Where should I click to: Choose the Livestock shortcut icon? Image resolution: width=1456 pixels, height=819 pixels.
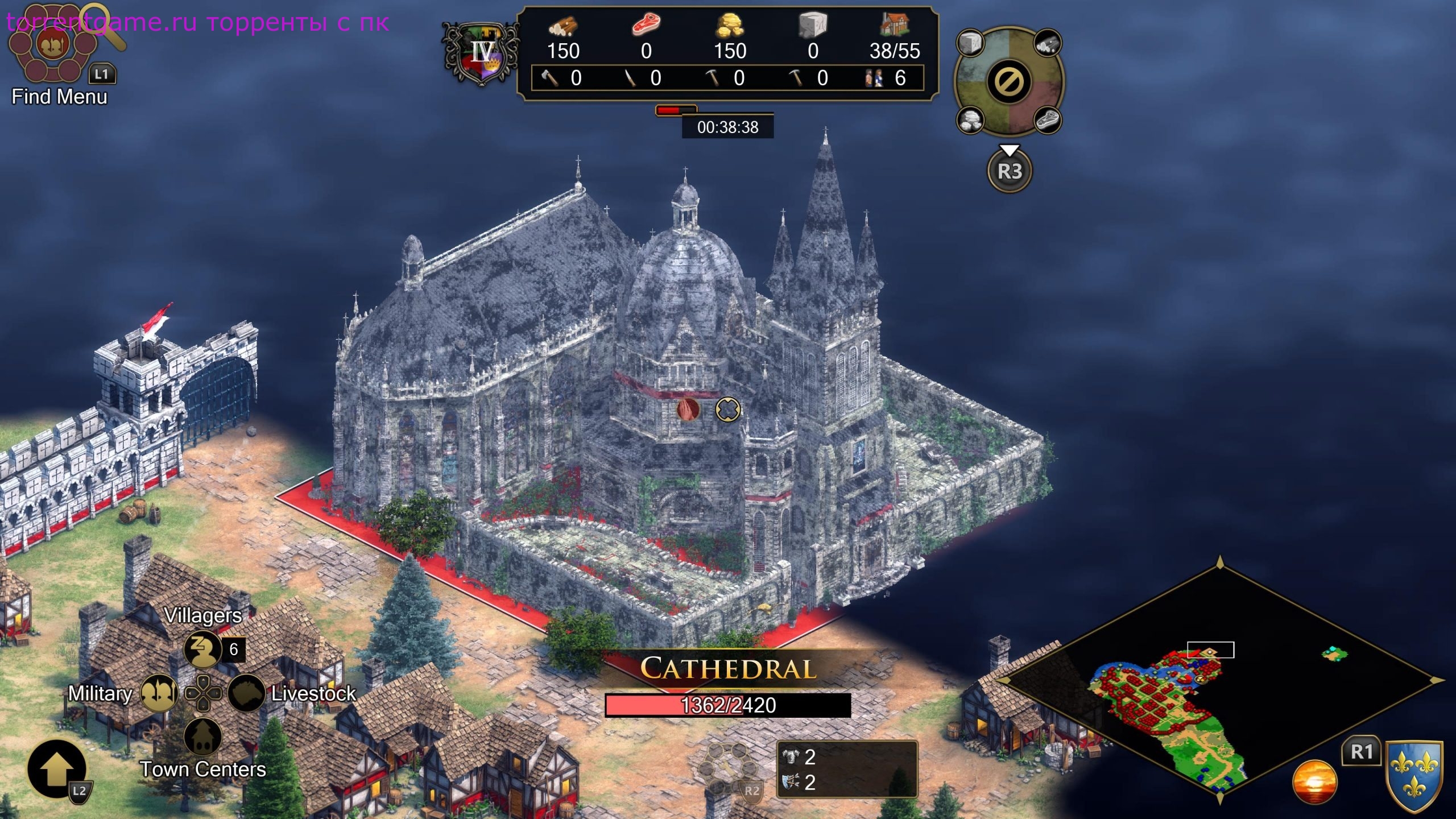click(x=247, y=693)
